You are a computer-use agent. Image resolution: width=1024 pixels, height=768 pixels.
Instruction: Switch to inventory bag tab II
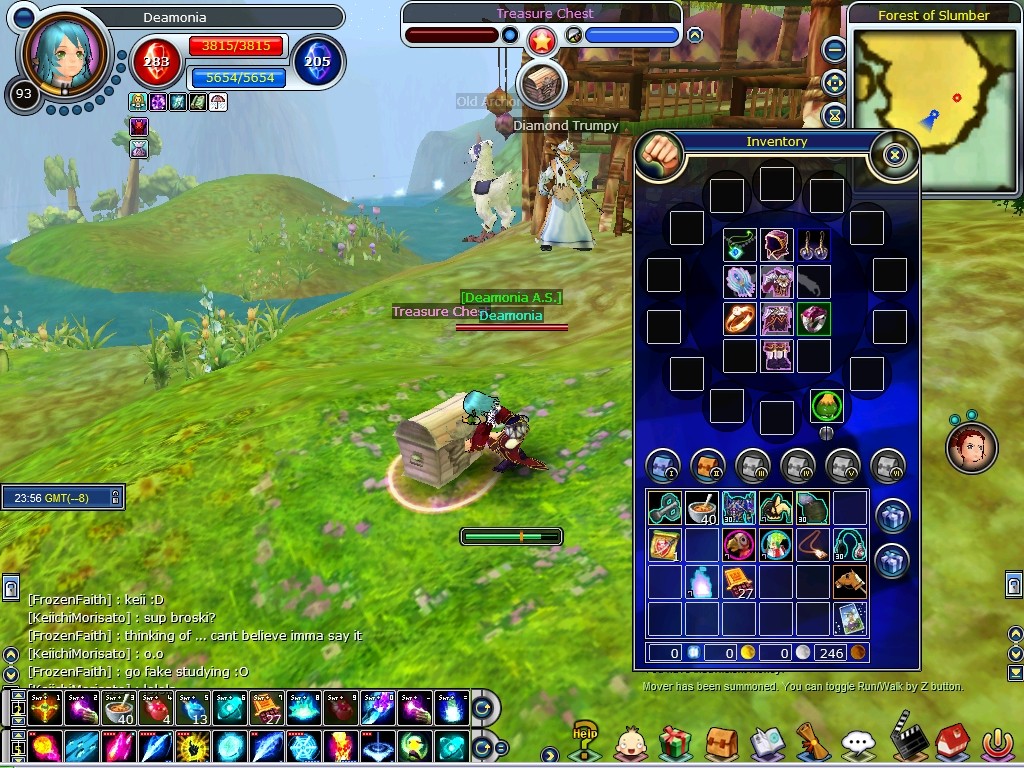[x=708, y=465]
